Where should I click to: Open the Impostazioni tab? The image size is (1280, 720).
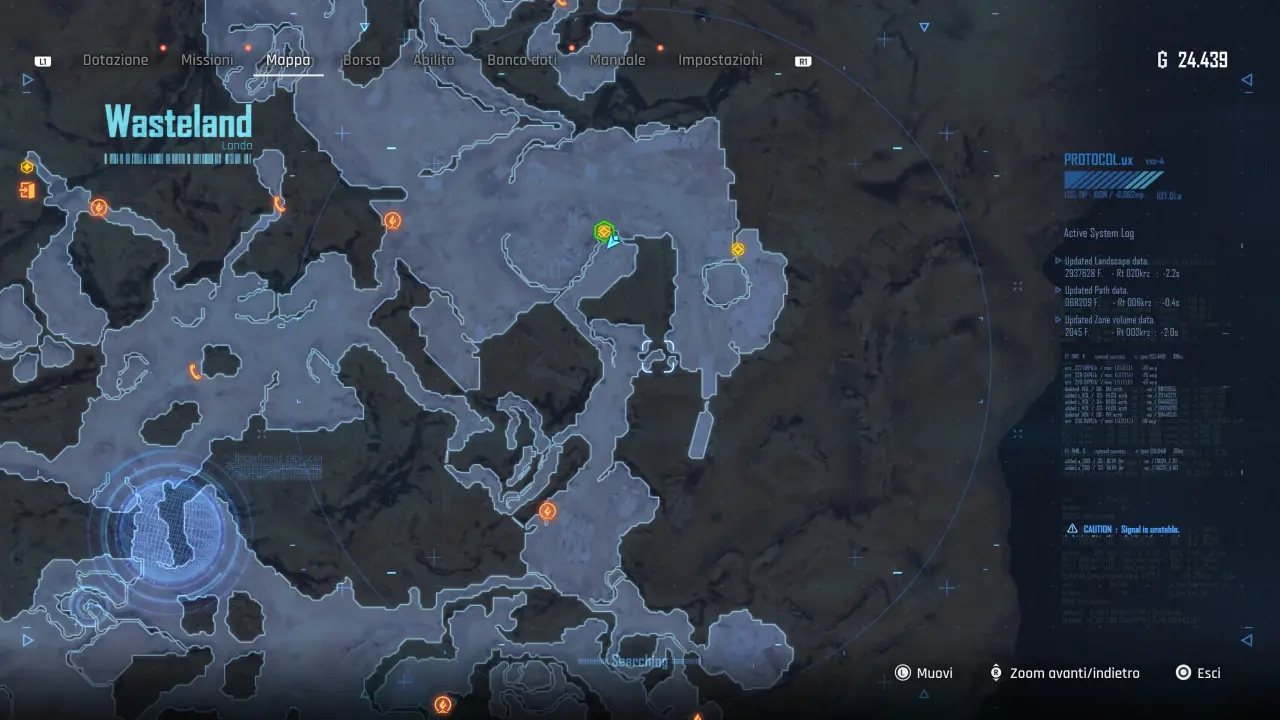click(720, 60)
